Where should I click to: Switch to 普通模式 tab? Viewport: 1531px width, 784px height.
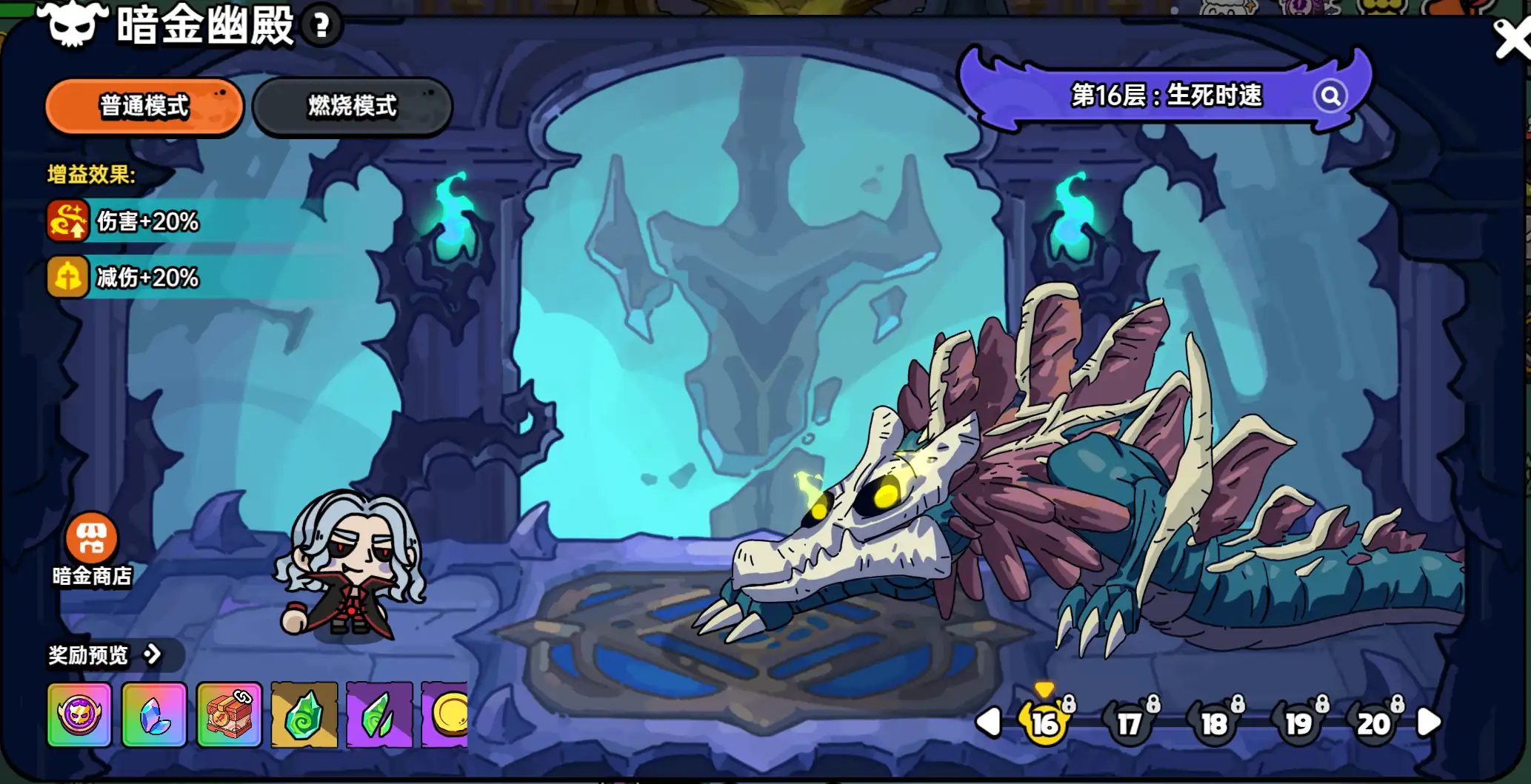point(144,107)
